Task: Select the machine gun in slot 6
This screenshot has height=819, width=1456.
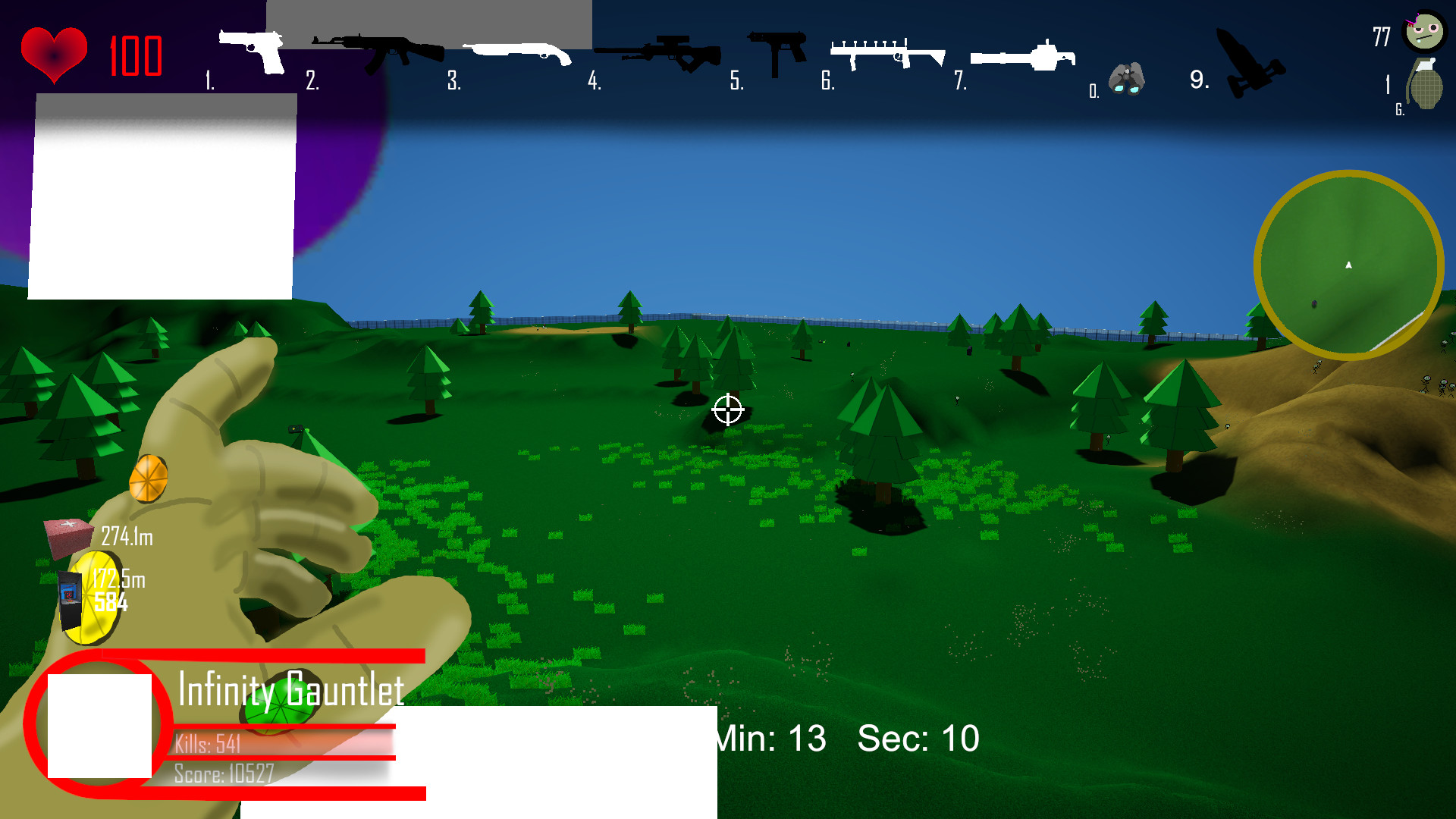Action: click(886, 53)
